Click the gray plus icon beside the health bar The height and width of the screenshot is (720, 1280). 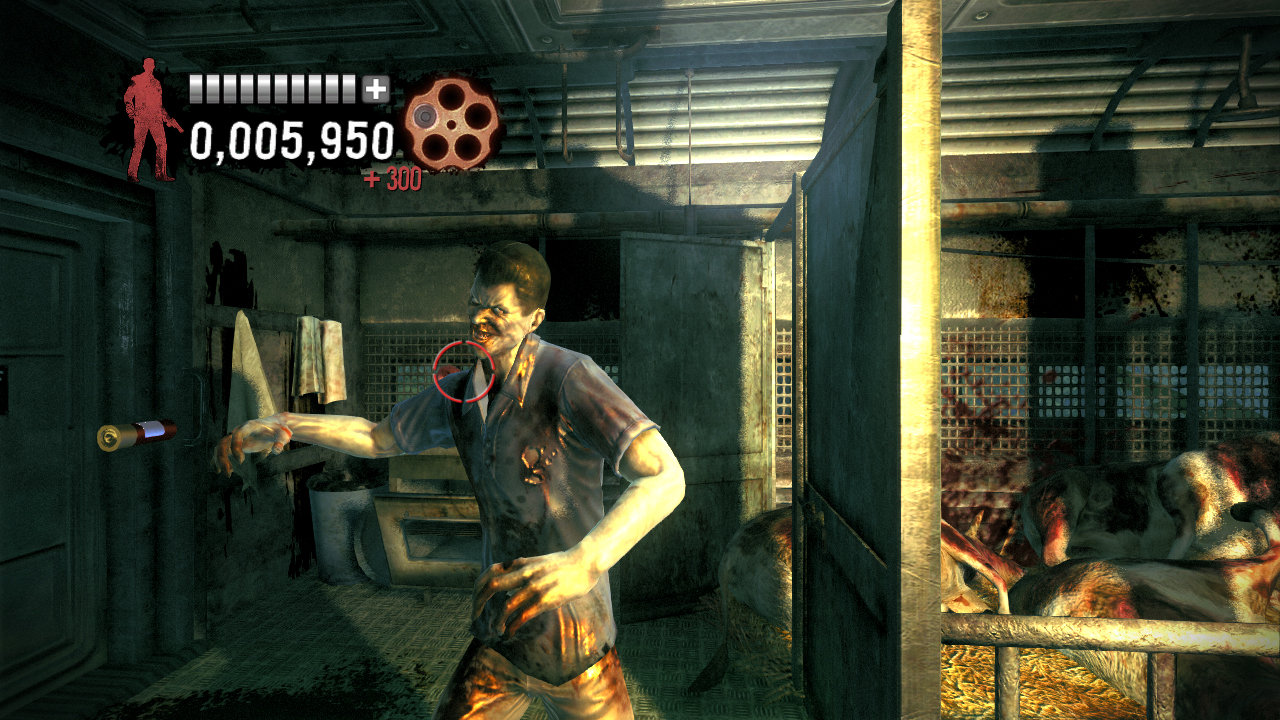click(x=375, y=88)
